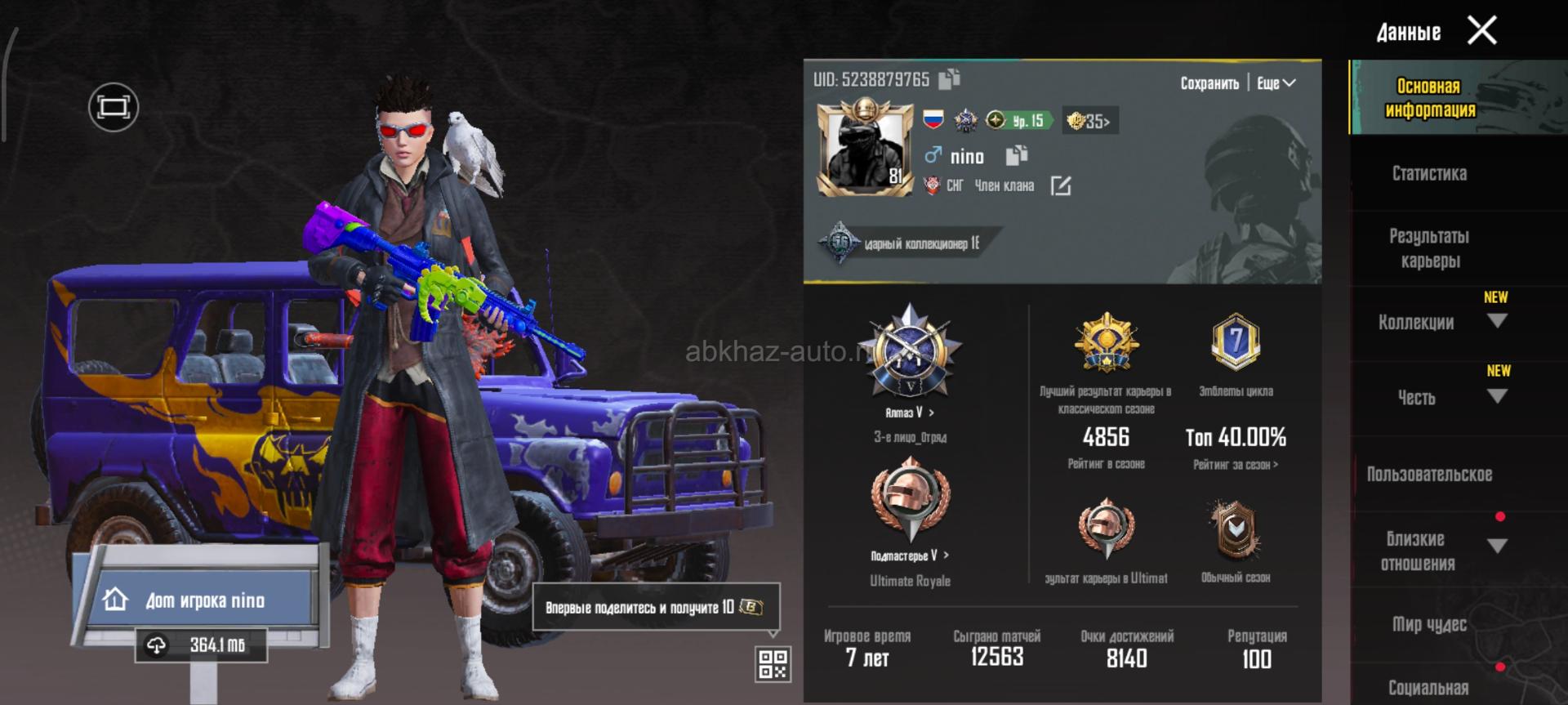Open the Статистика tab
This screenshot has width=1568, height=705.
[x=1429, y=173]
